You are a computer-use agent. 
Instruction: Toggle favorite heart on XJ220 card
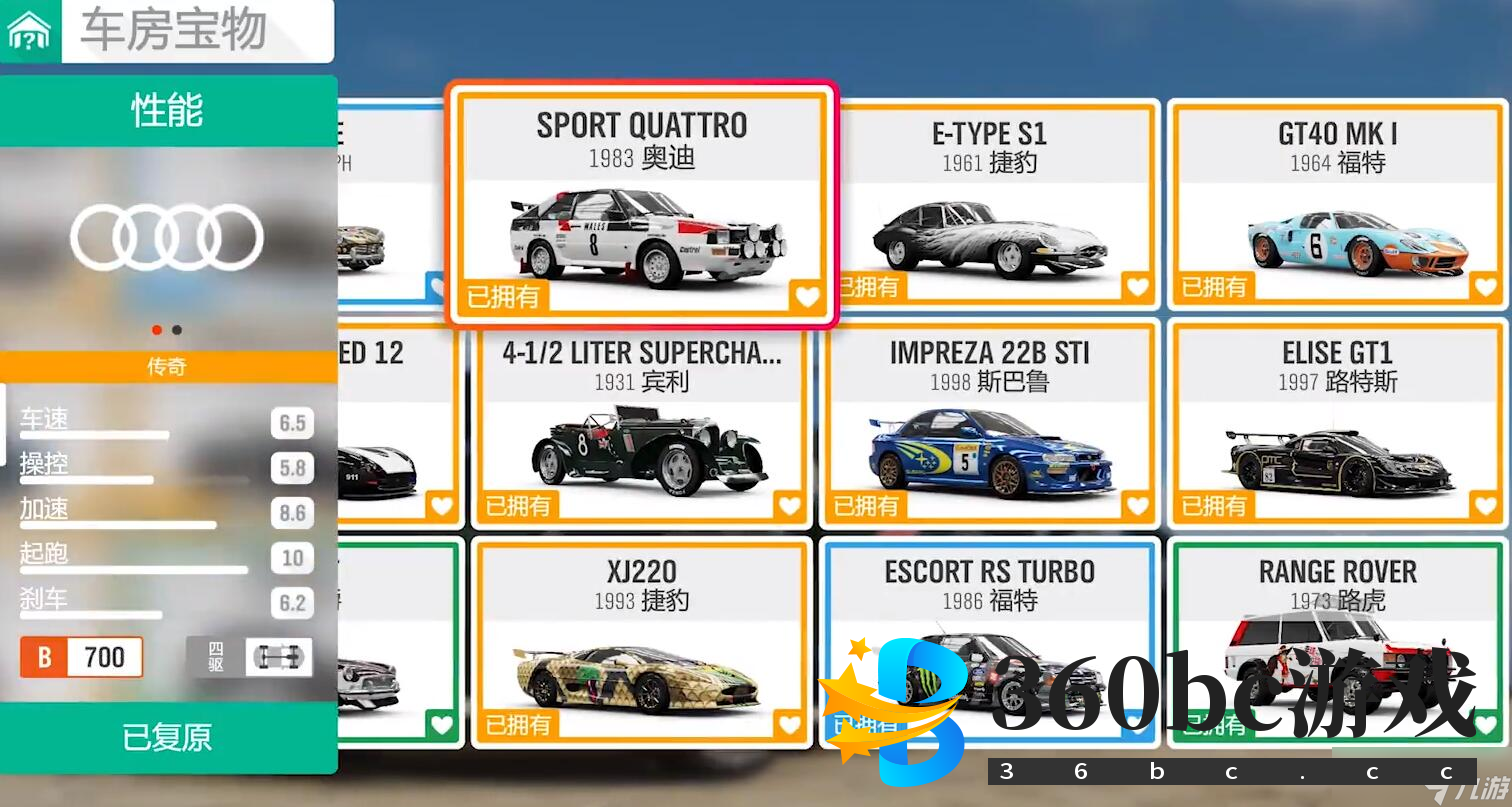pyautogui.click(x=789, y=725)
